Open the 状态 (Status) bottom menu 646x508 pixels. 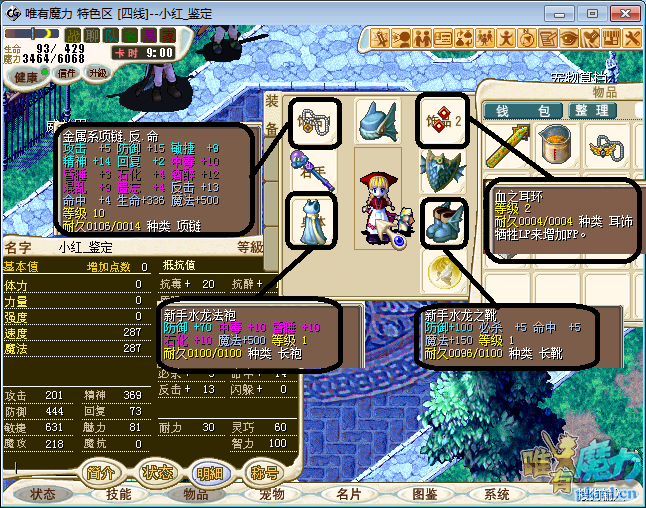[x=43, y=494]
